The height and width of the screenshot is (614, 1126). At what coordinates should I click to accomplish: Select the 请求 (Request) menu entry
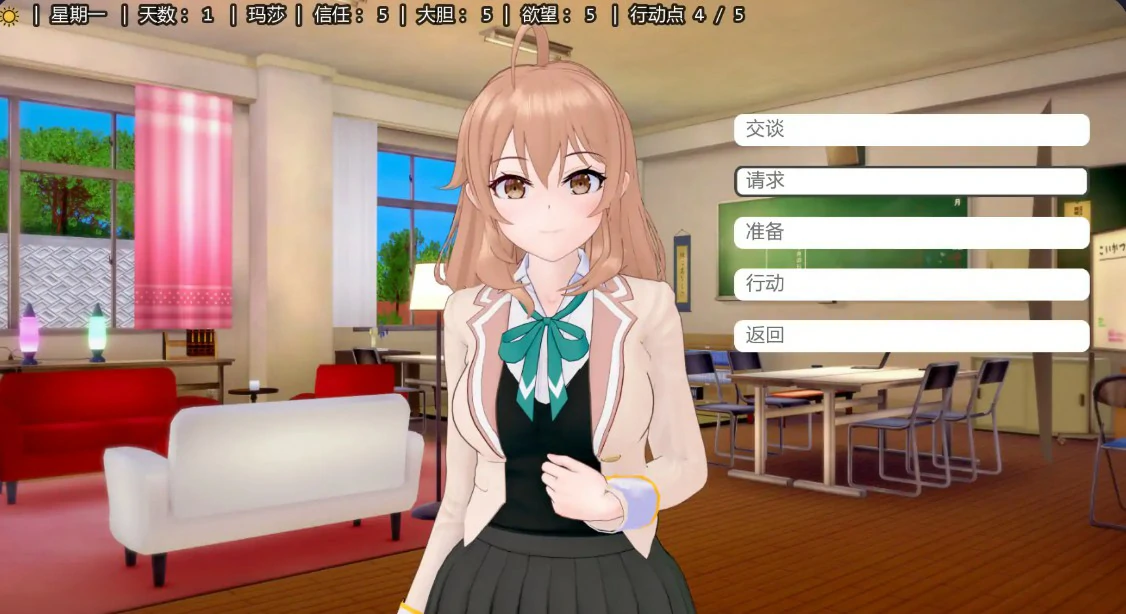911,181
